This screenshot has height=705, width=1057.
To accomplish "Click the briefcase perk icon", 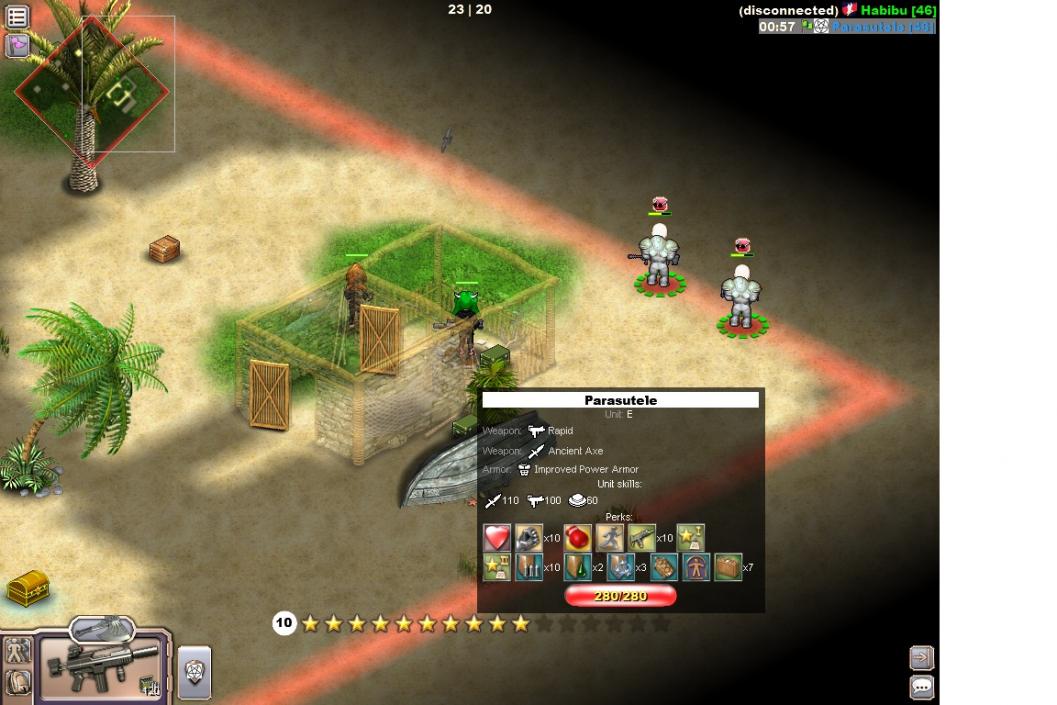I will pos(727,568).
